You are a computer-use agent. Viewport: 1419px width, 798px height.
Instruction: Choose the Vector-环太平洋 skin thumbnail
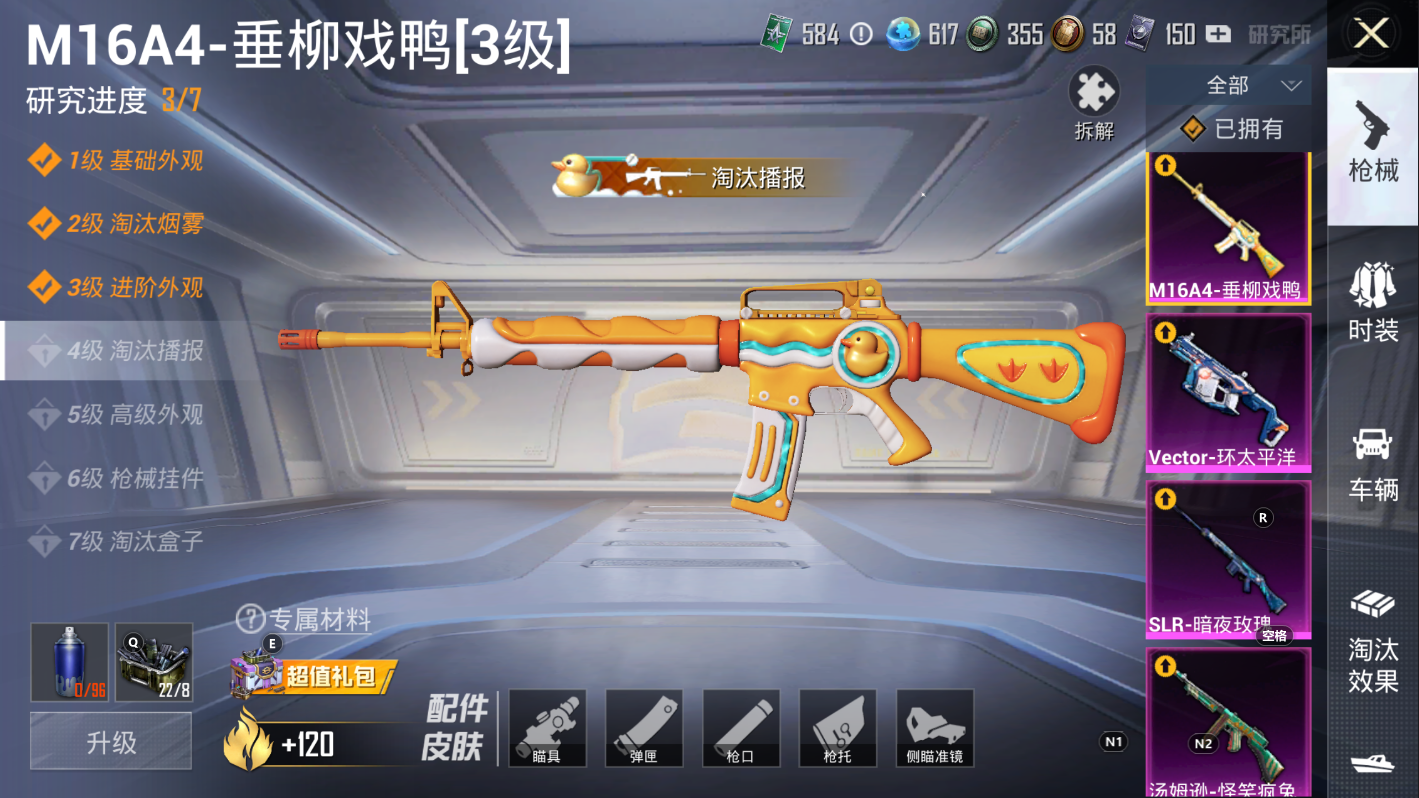(x=1228, y=392)
